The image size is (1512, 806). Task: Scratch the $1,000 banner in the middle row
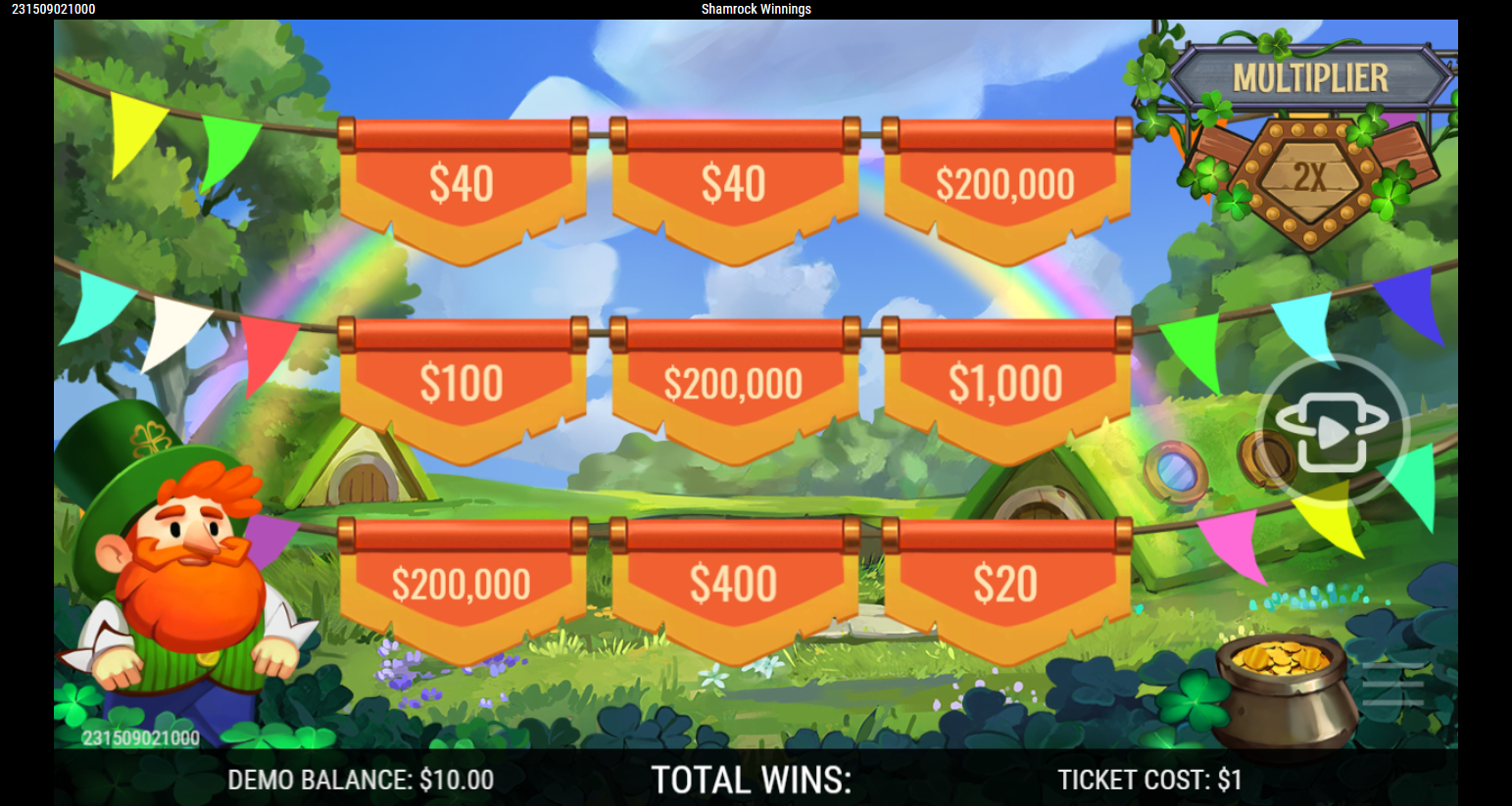point(1004,382)
